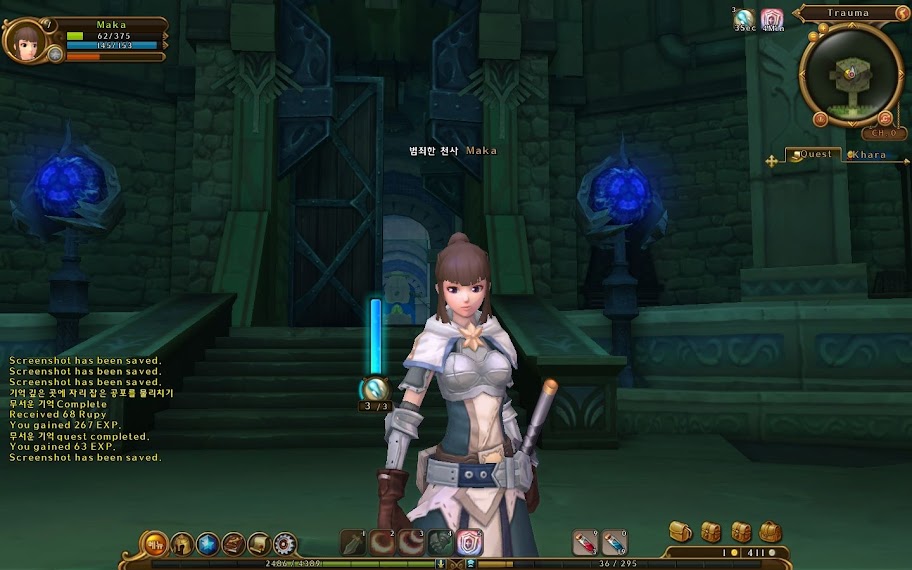Open the last inventory bag
The height and width of the screenshot is (570, 912).
pyautogui.click(x=770, y=531)
